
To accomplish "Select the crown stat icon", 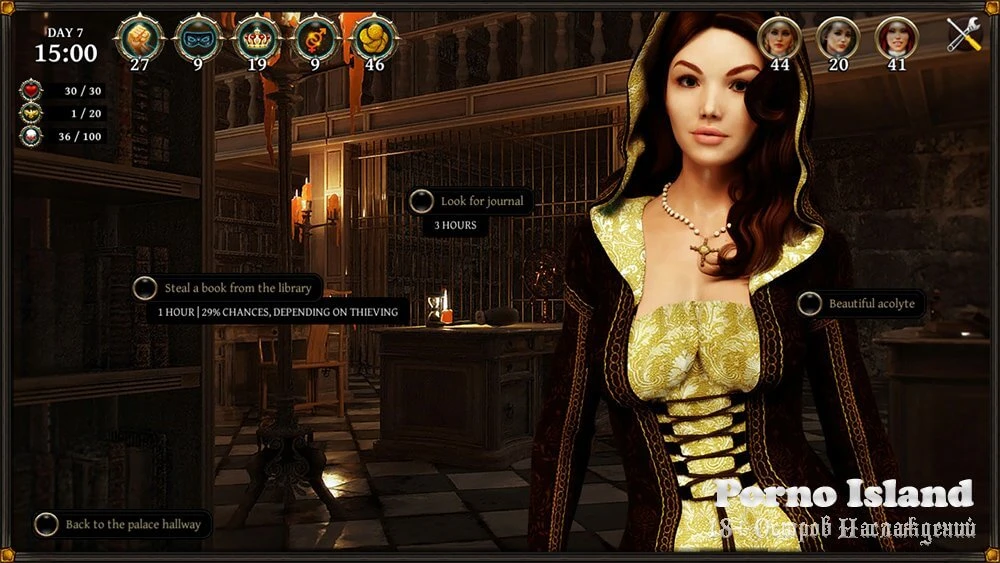I will [257, 39].
